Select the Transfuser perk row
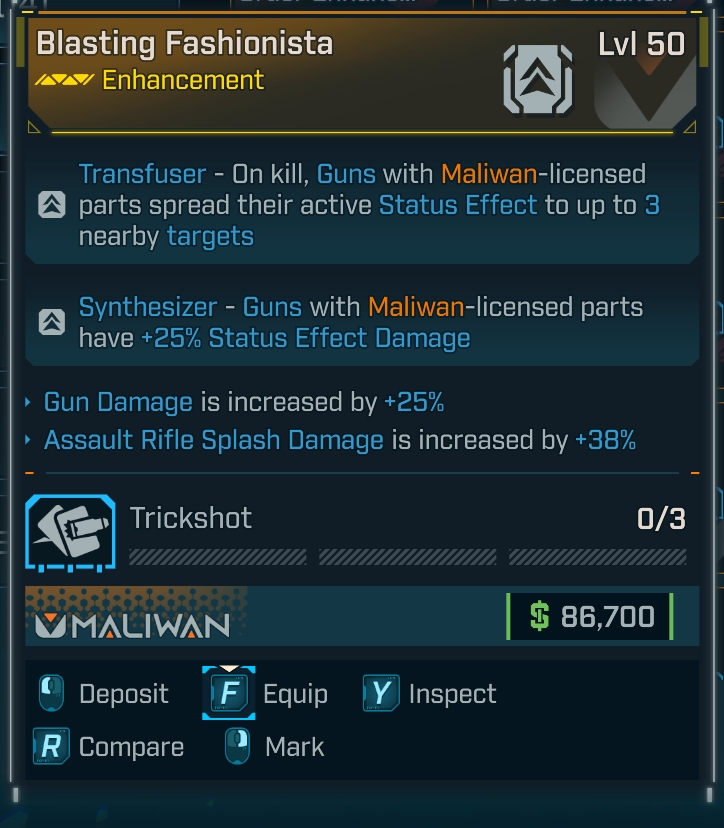 (362, 206)
